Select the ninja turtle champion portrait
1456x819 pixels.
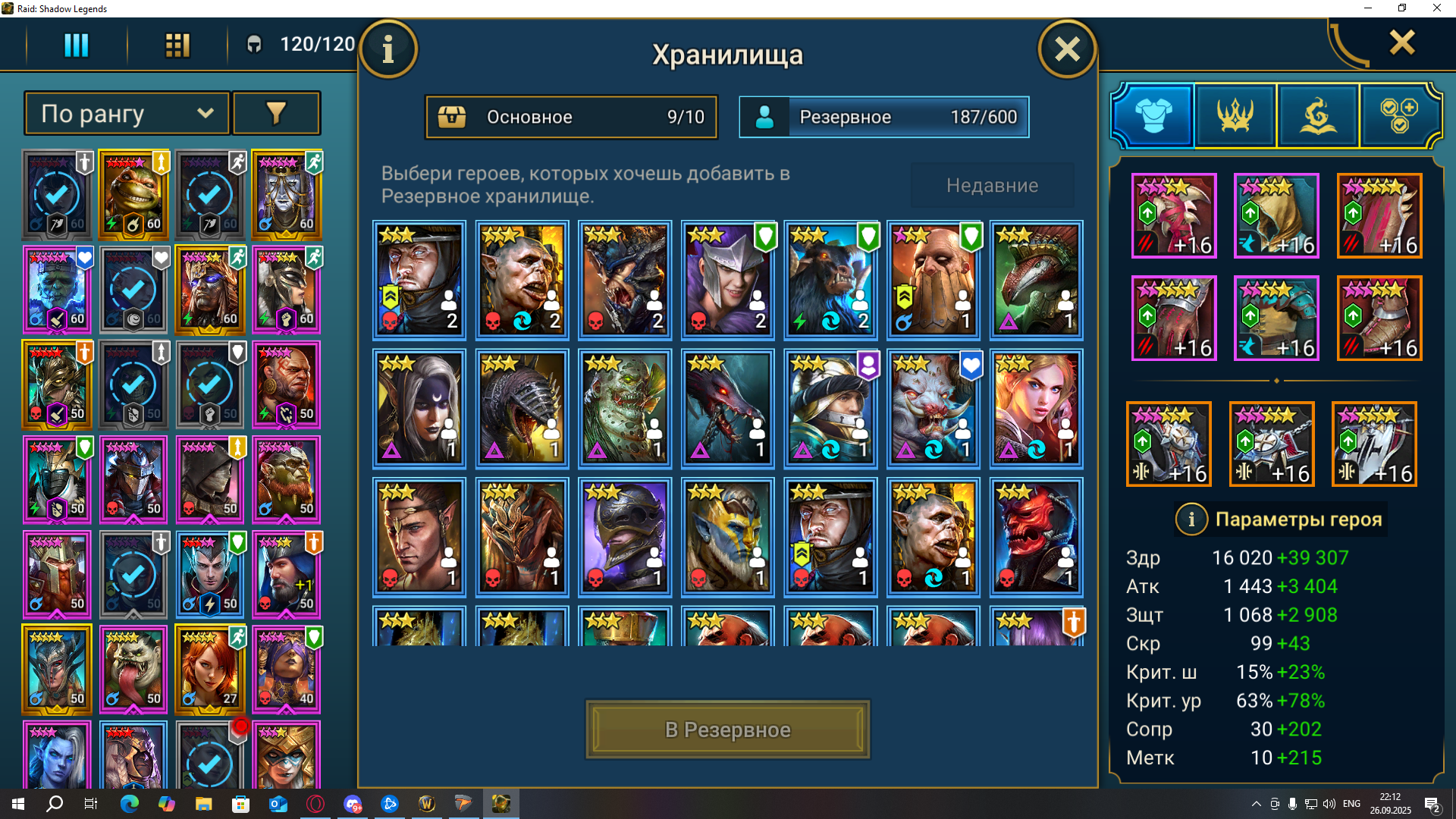pyautogui.click(x=133, y=195)
